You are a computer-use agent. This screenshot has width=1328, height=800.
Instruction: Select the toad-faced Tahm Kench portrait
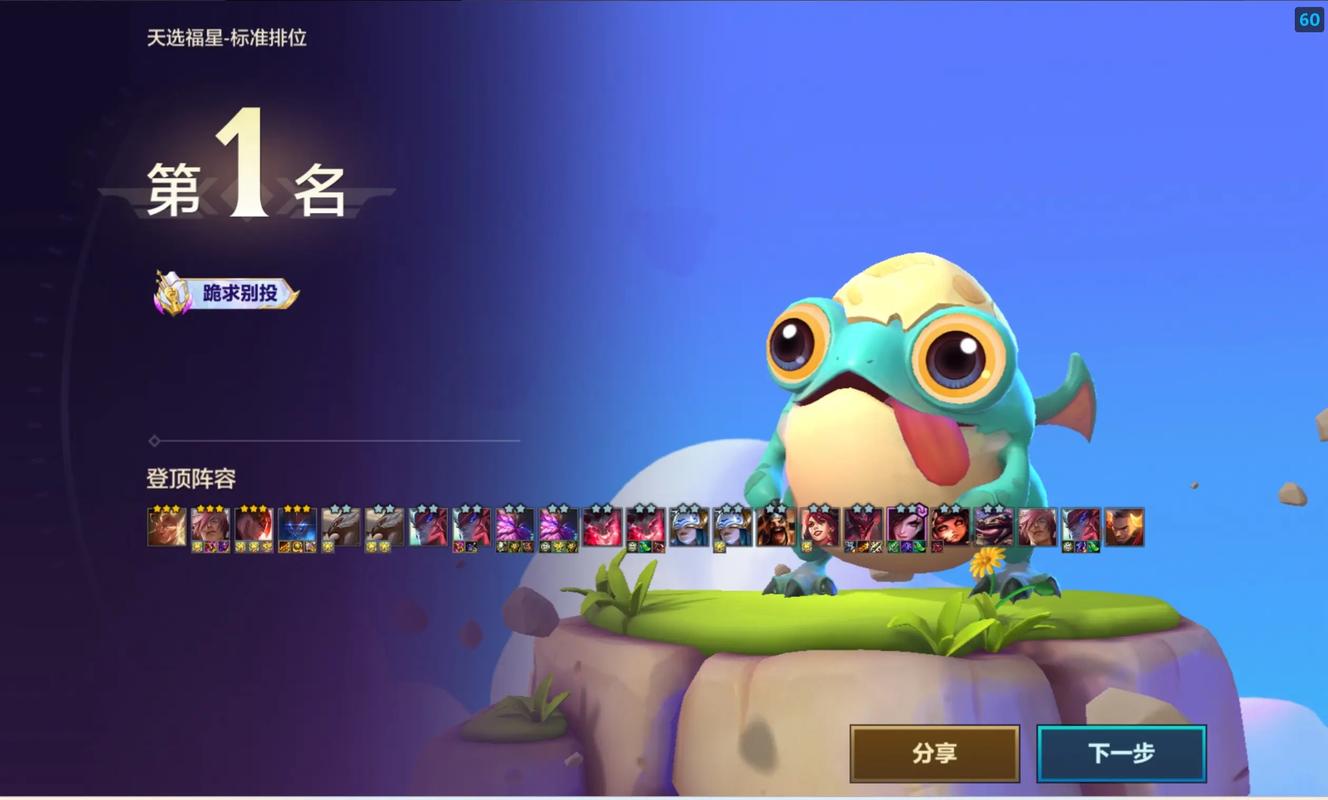tap(994, 526)
